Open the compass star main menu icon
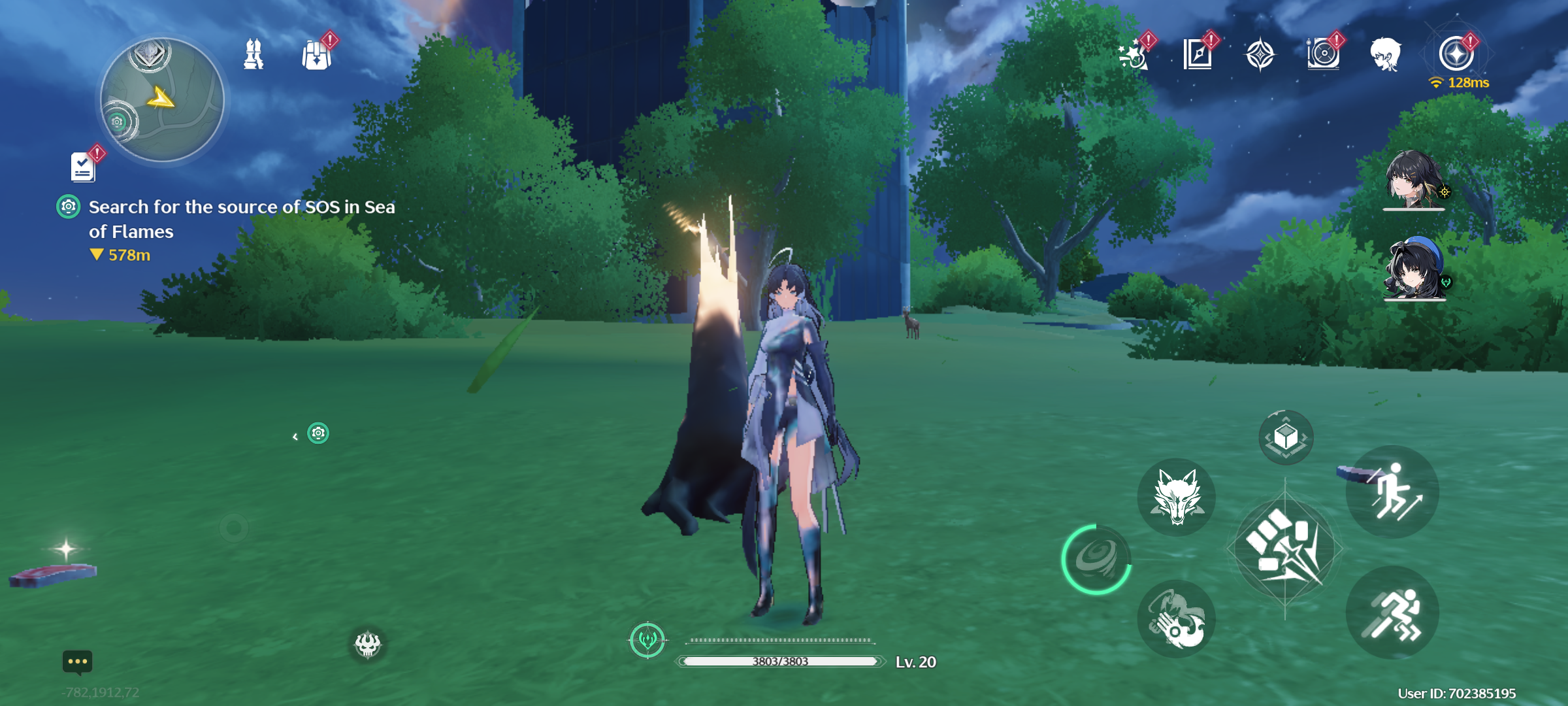 pos(1456,54)
